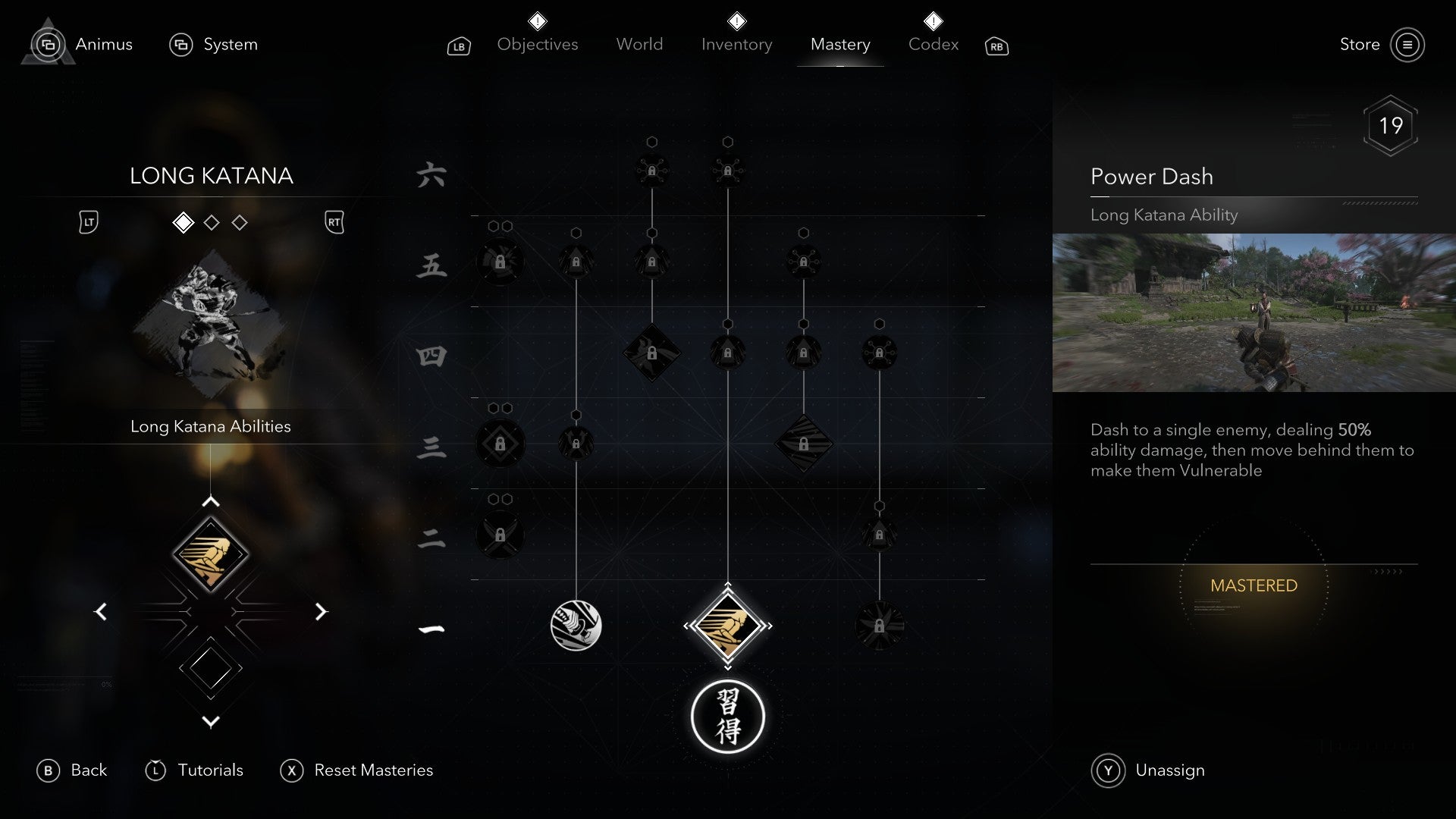Open the Animus menu icon
Screen dimensions: 1456x819
[48, 45]
